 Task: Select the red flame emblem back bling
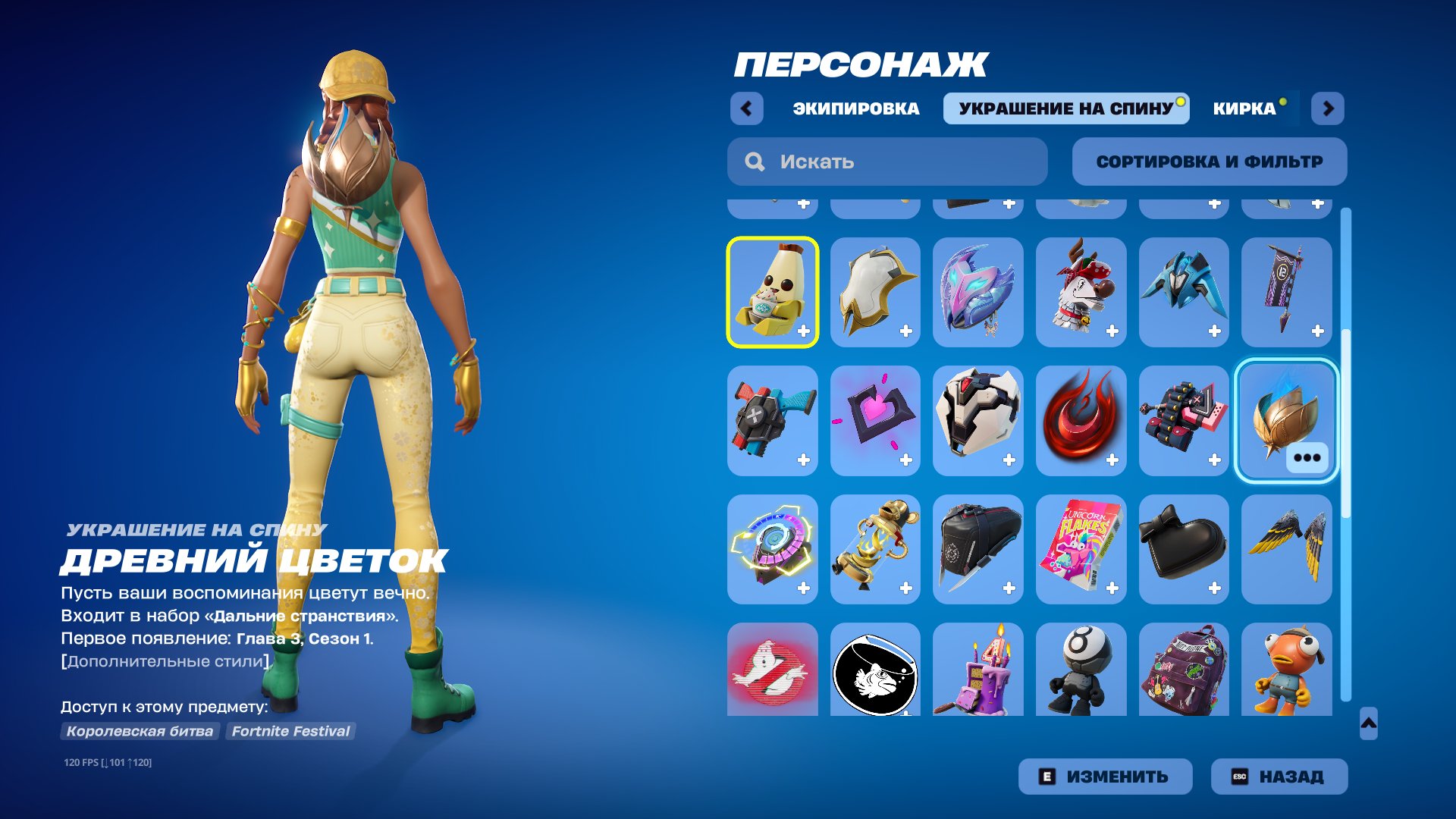tap(1081, 421)
